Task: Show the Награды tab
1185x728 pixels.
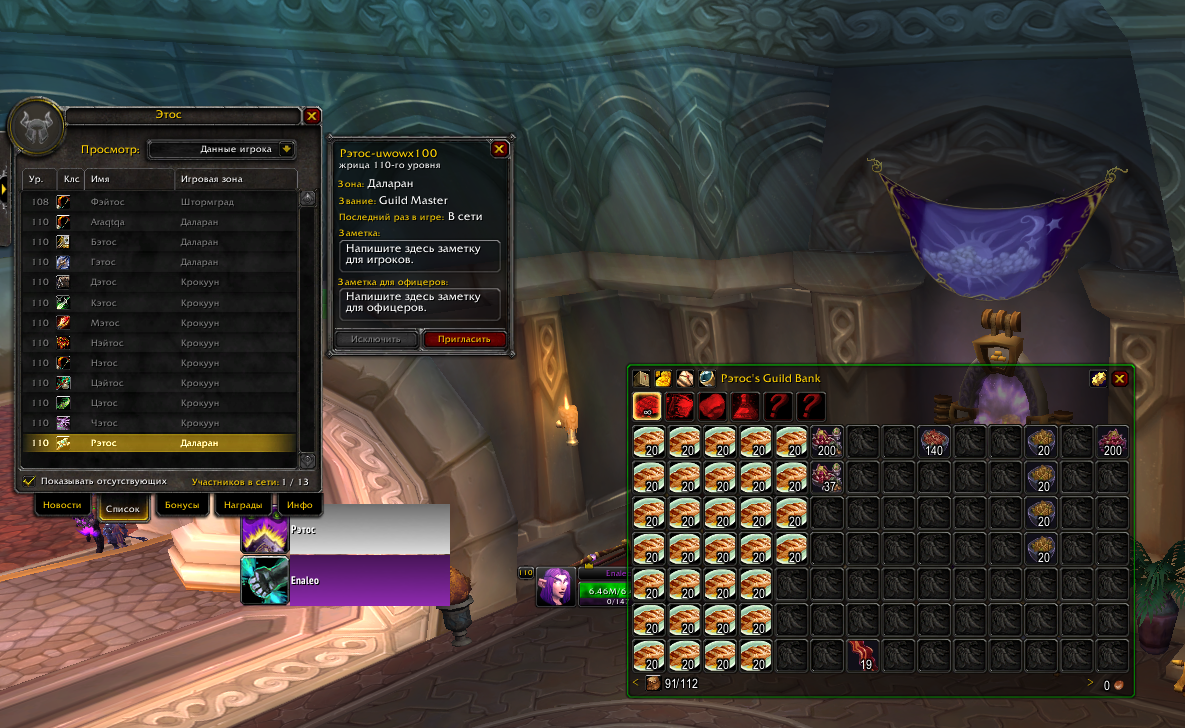Action: (x=243, y=505)
